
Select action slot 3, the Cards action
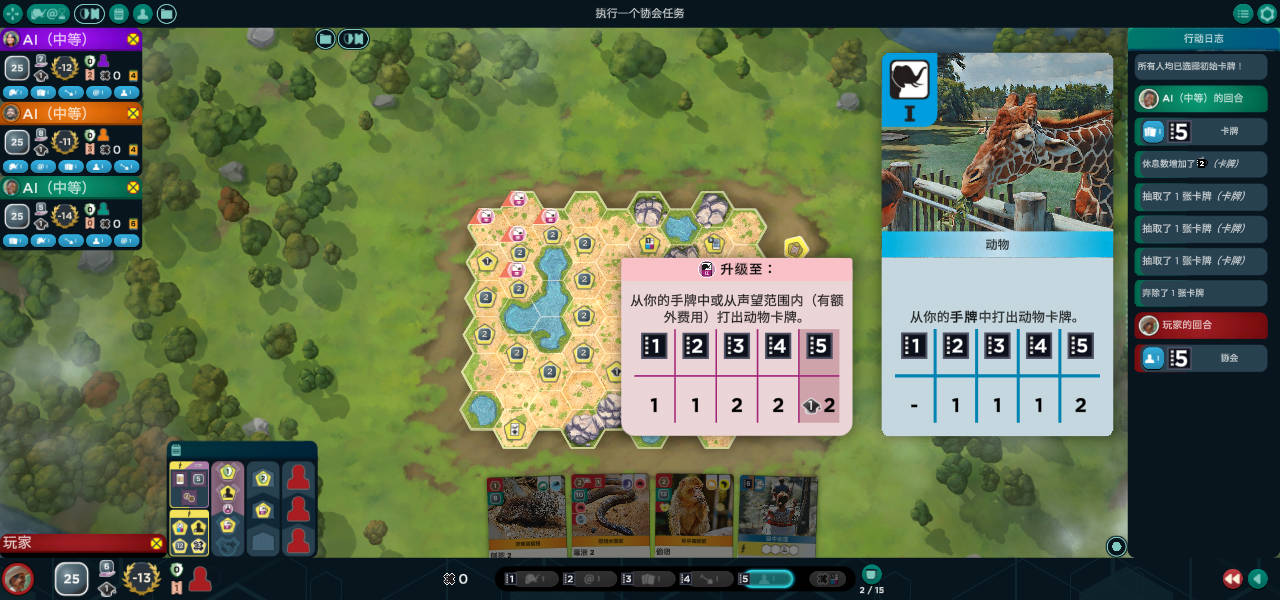(648, 578)
